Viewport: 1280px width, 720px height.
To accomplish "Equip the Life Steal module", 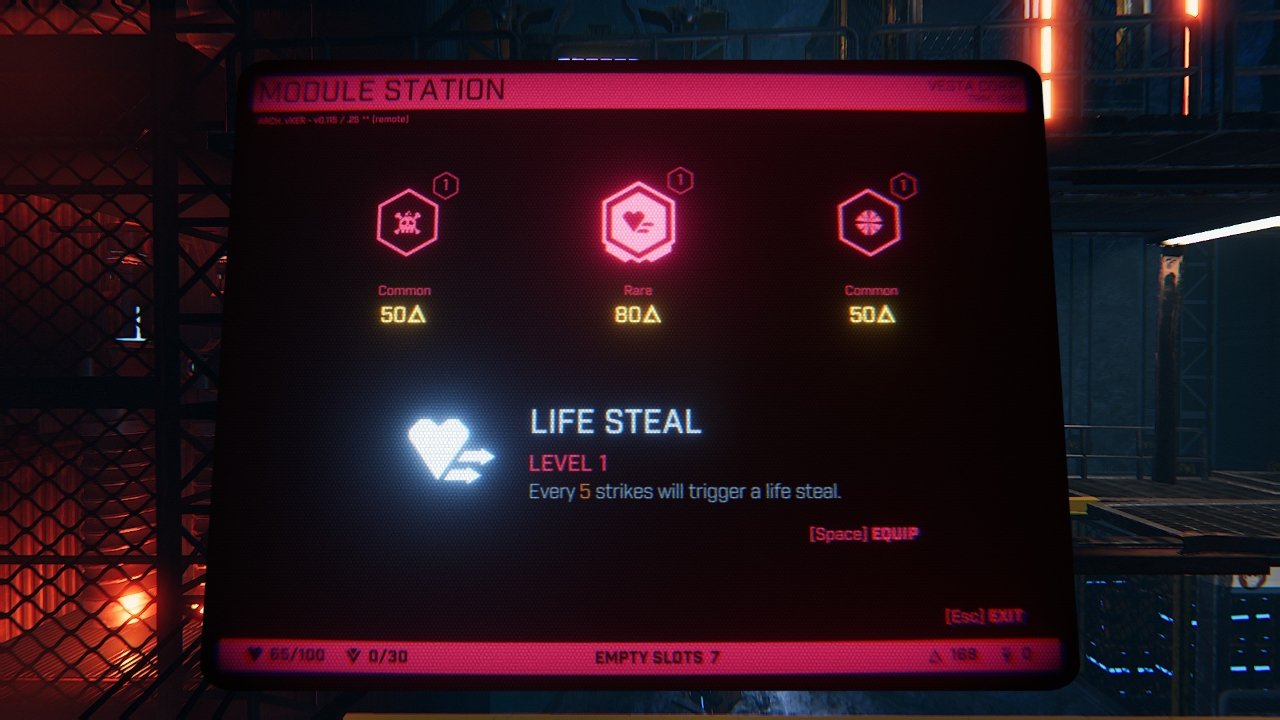I will pyautogui.click(x=864, y=534).
